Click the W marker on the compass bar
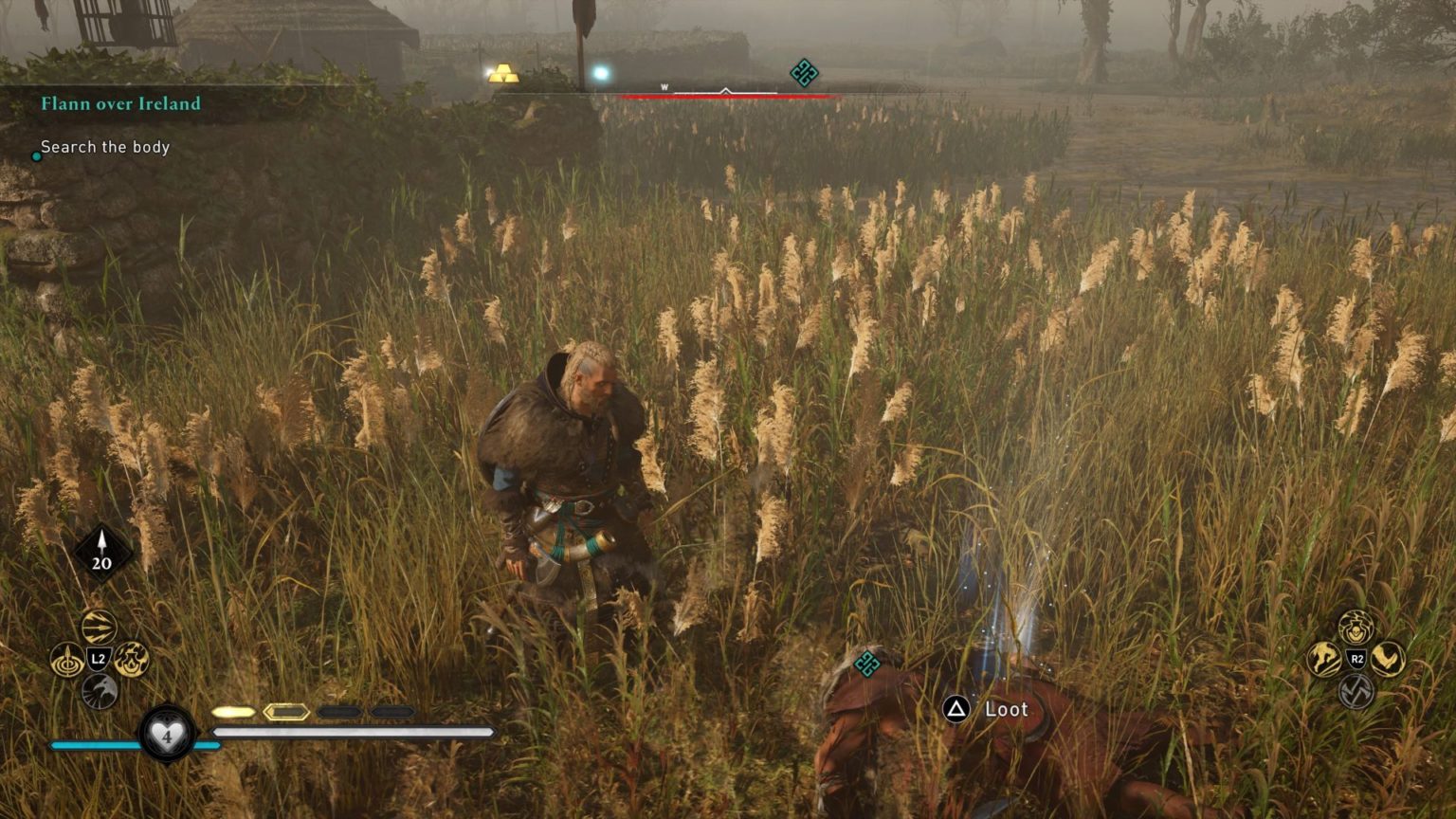Viewport: 1456px width, 819px height. click(664, 84)
